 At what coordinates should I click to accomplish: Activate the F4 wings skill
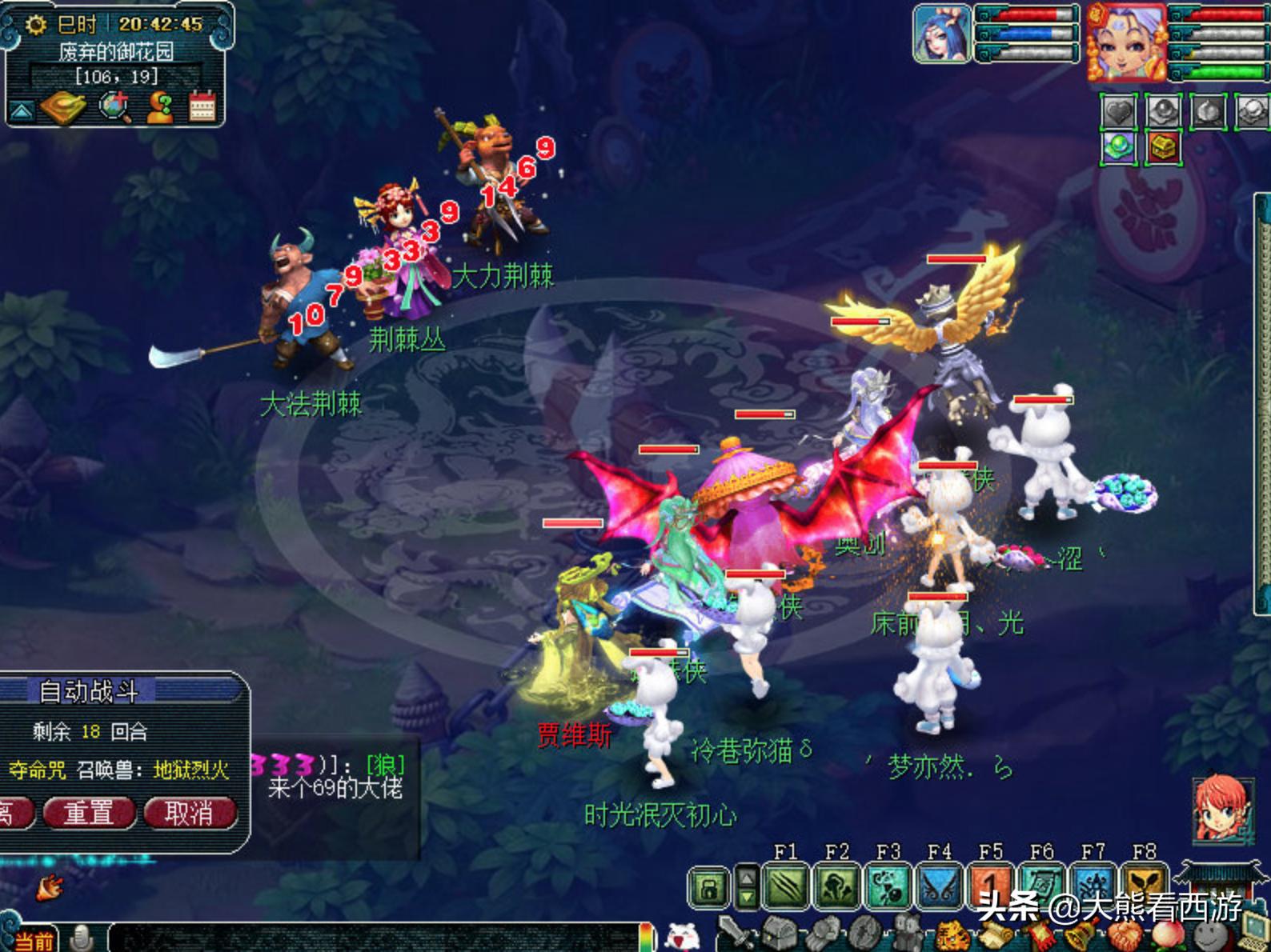pos(939,886)
